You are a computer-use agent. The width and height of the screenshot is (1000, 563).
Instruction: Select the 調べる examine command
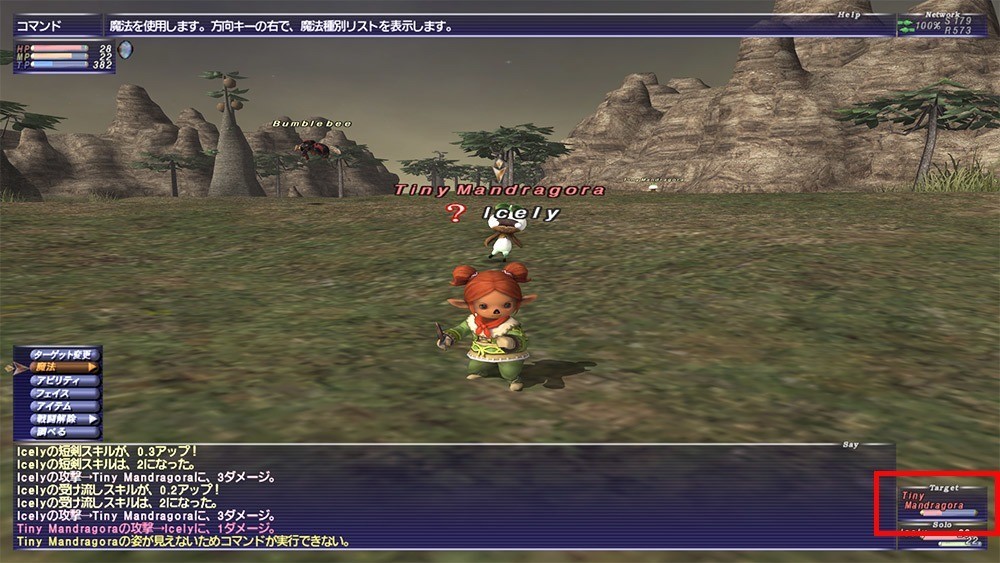(x=62, y=433)
